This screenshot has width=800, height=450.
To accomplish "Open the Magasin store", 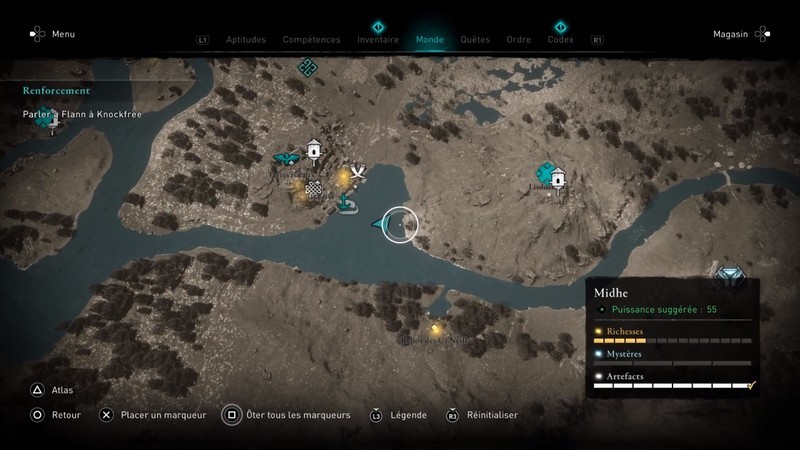I will (x=731, y=34).
